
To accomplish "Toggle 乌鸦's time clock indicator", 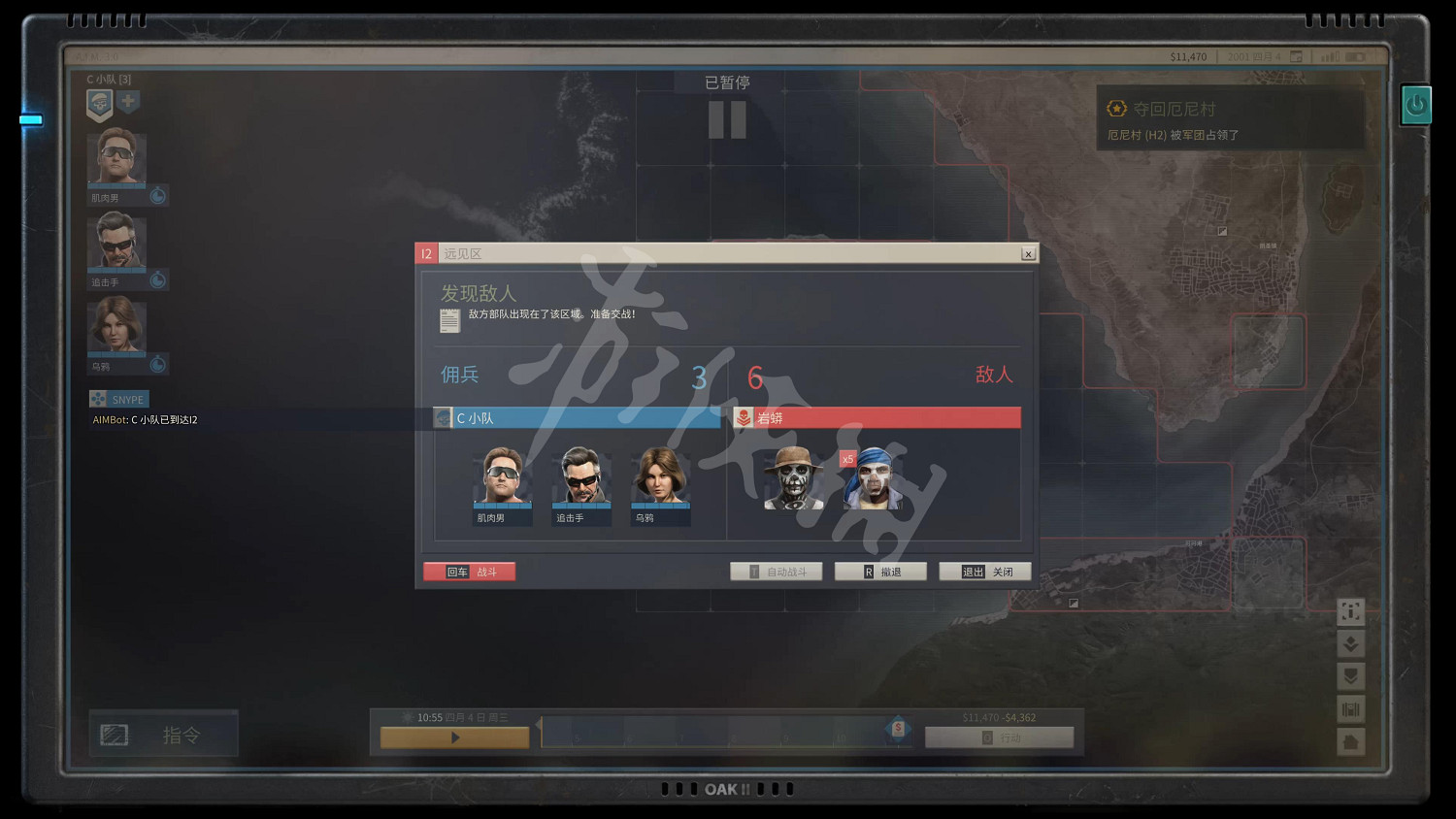I will [x=158, y=364].
